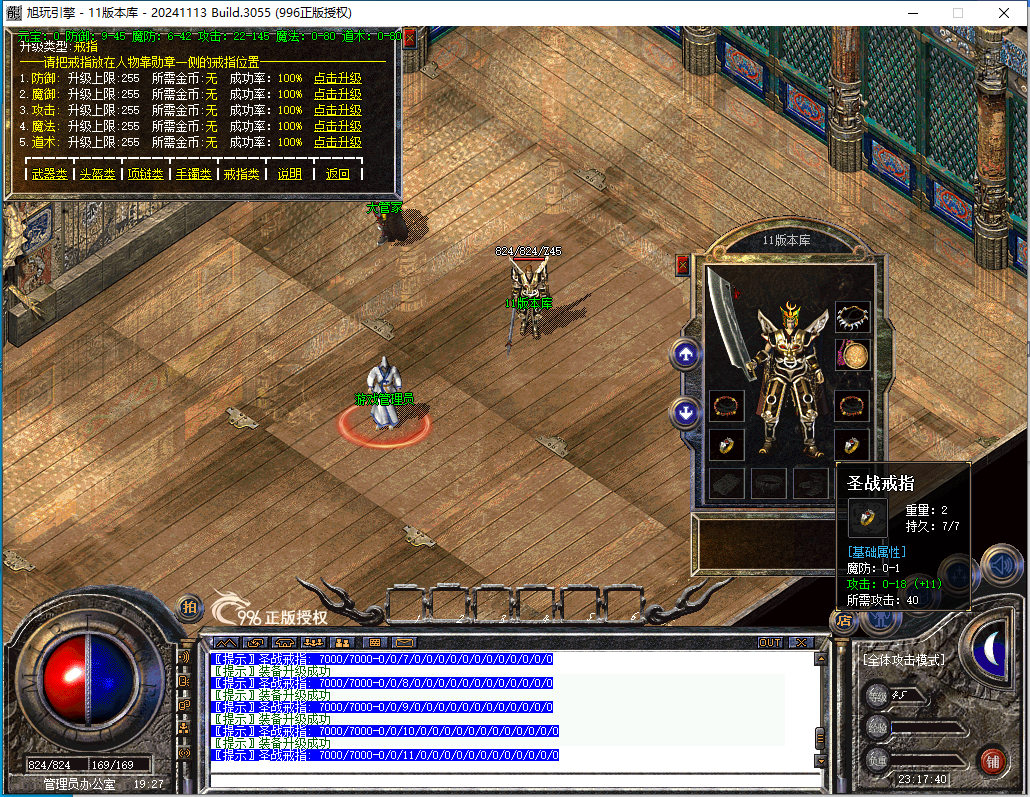Viewport: 1030px width, 797px height.
Task: Switch to helmet category (头盔类)
Action: point(97,174)
